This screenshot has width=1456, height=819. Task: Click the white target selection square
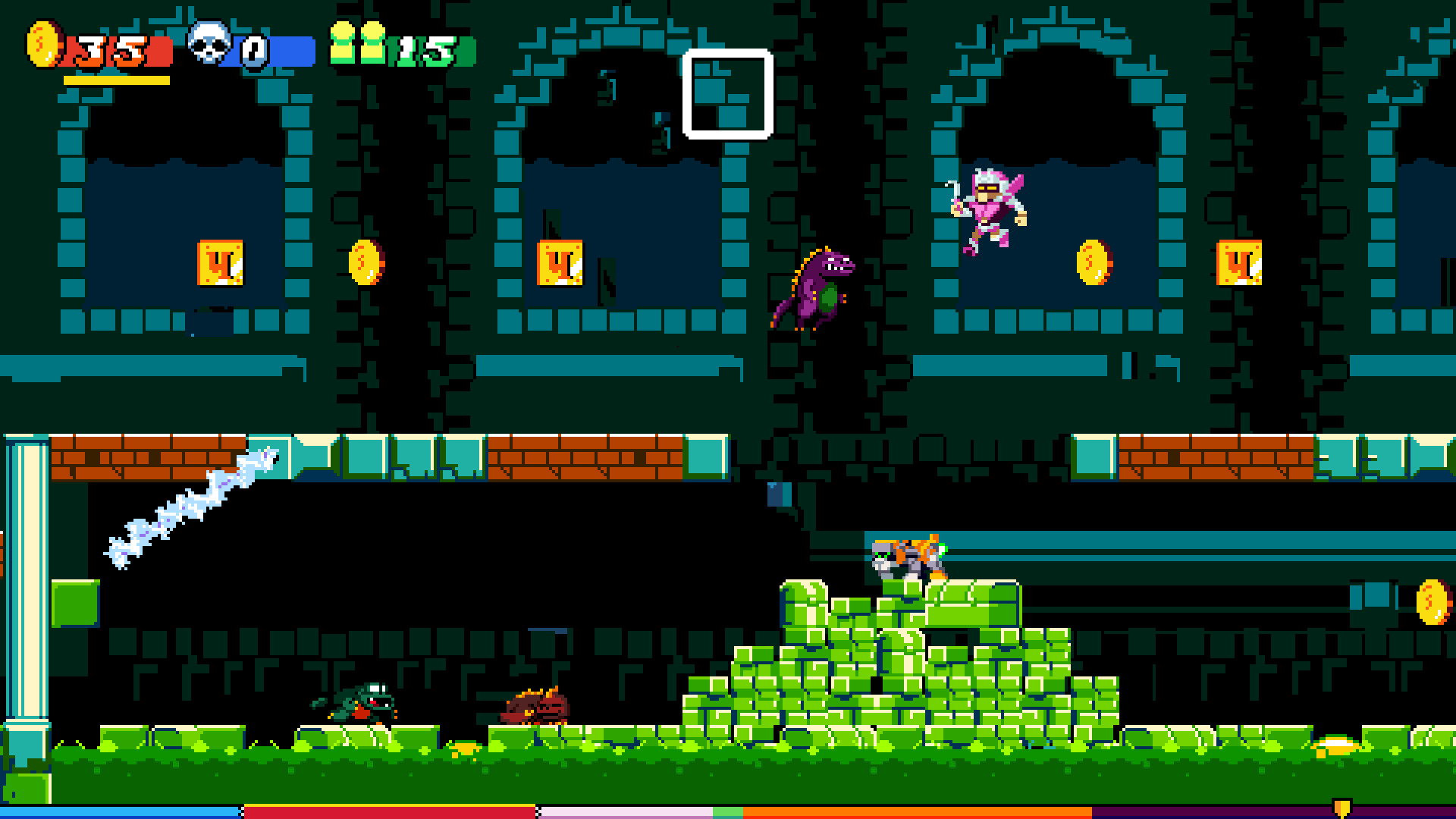pos(728,93)
